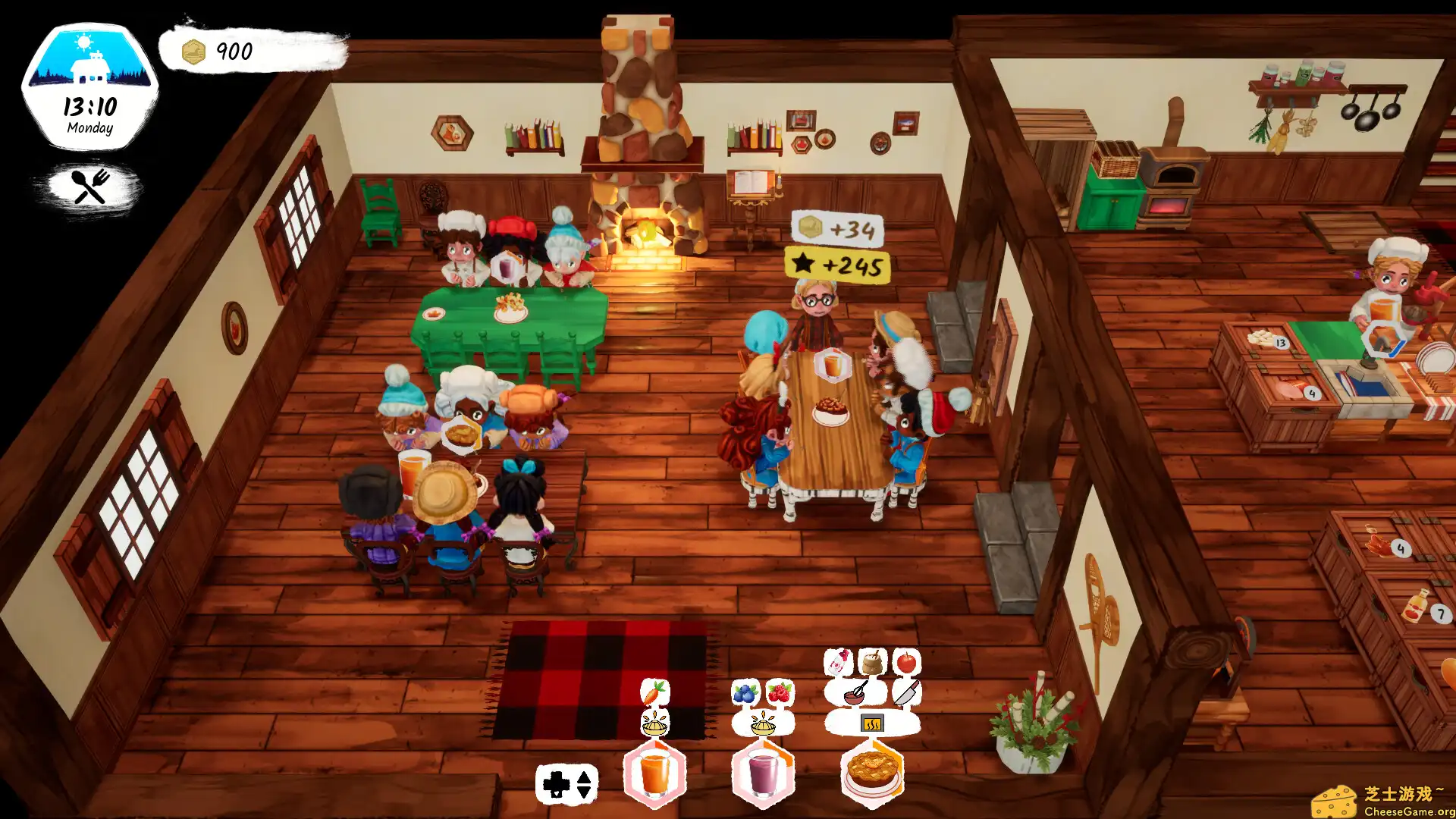
Task: Expand the apple pie recipe slot
Action: tap(874, 775)
